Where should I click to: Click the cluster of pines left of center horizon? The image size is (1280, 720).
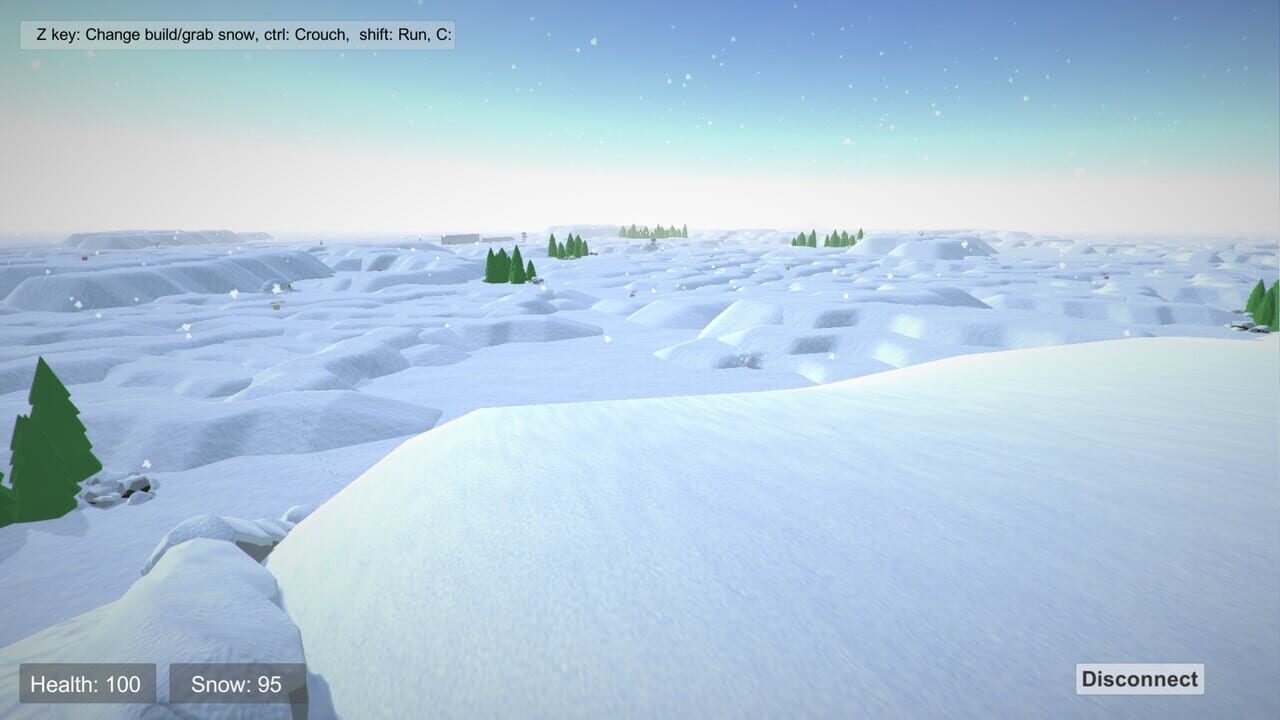505,265
